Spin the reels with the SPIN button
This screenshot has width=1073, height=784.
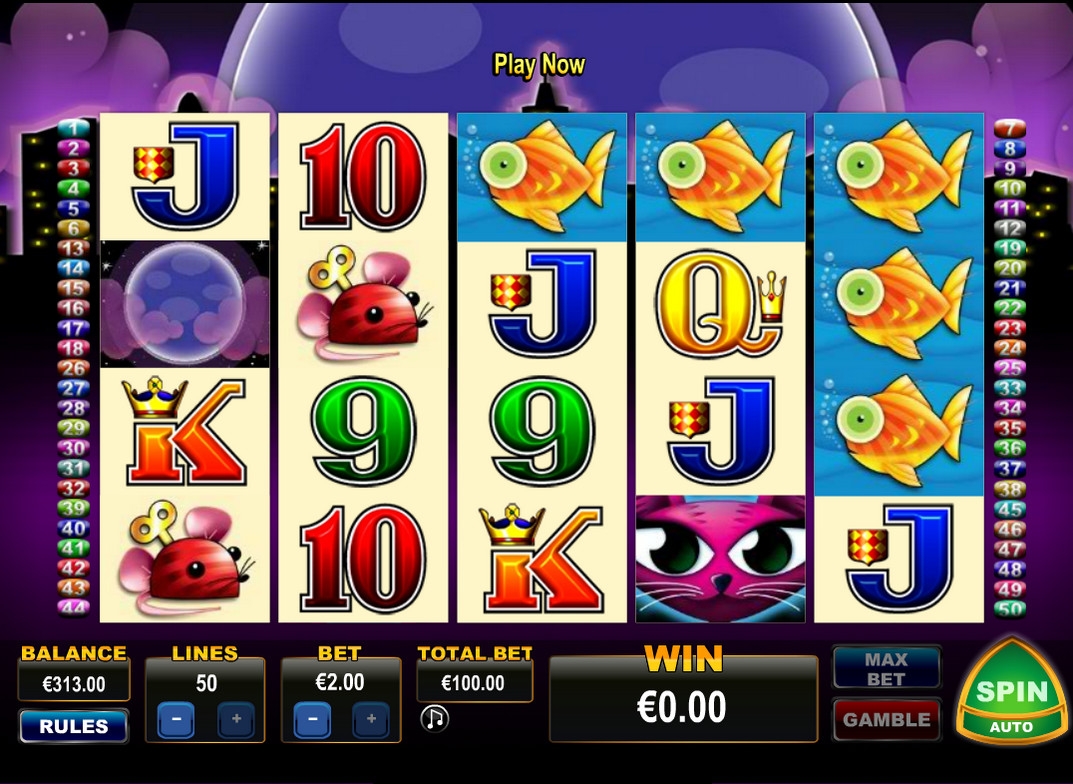coord(1011,692)
